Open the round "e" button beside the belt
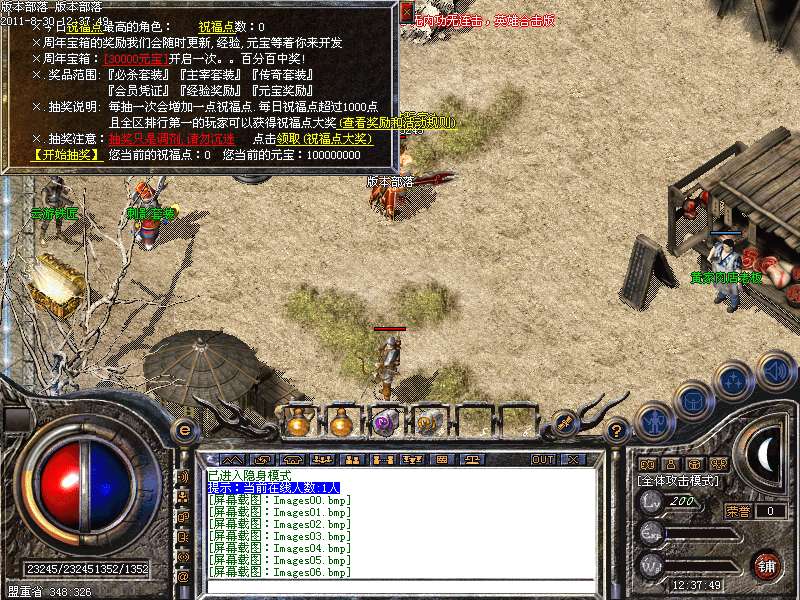800x600 pixels. pos(184,430)
